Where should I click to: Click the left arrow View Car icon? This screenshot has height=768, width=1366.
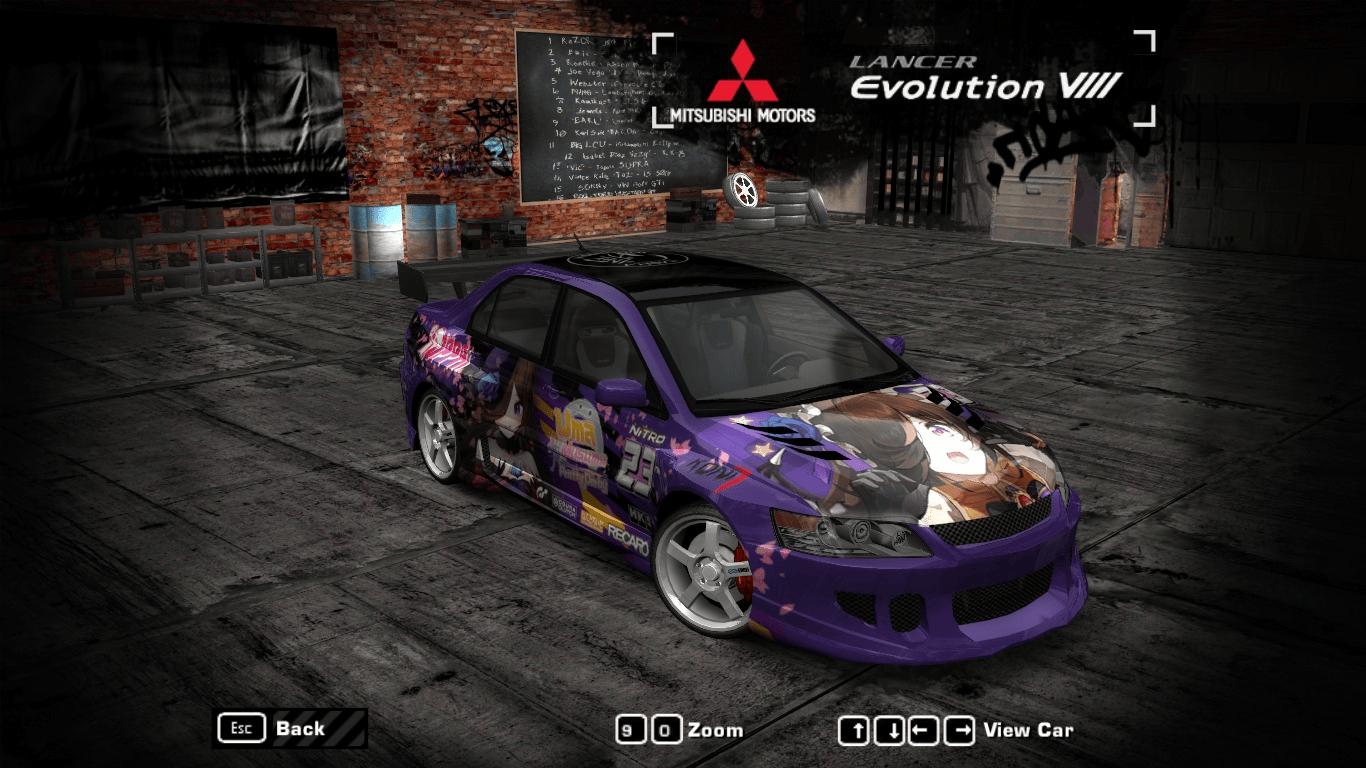click(926, 730)
